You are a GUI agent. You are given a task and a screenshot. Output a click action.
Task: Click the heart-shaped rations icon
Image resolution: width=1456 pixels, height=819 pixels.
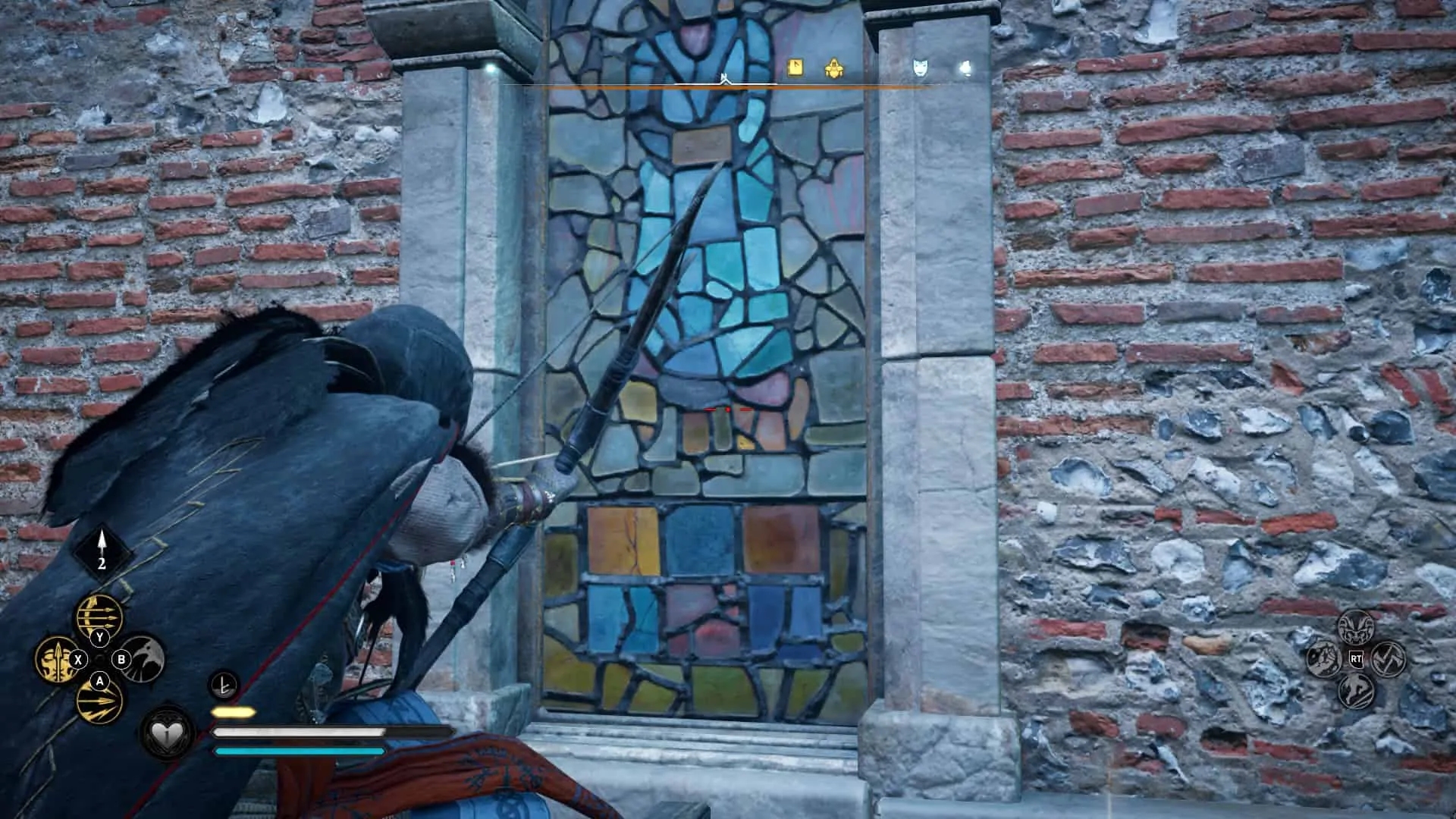pyautogui.click(x=166, y=735)
